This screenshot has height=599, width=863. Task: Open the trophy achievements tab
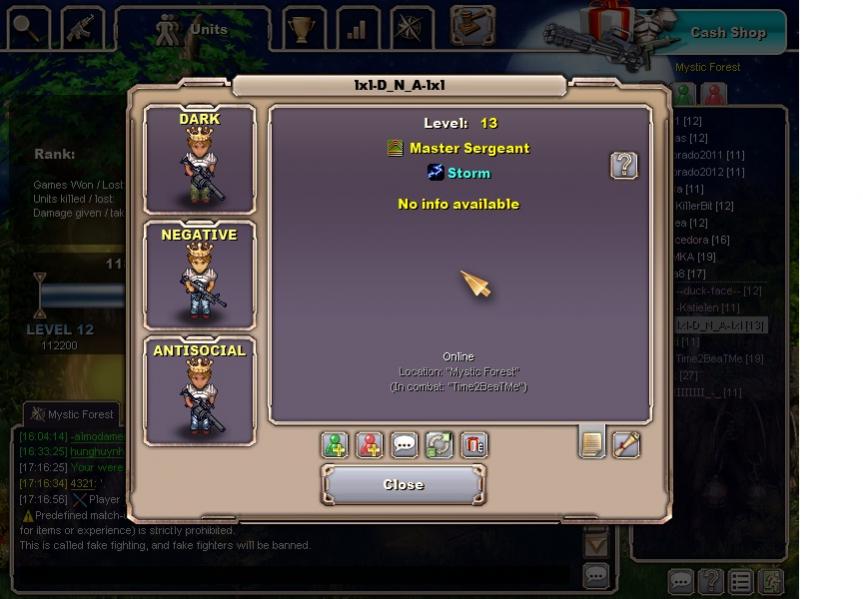299,29
